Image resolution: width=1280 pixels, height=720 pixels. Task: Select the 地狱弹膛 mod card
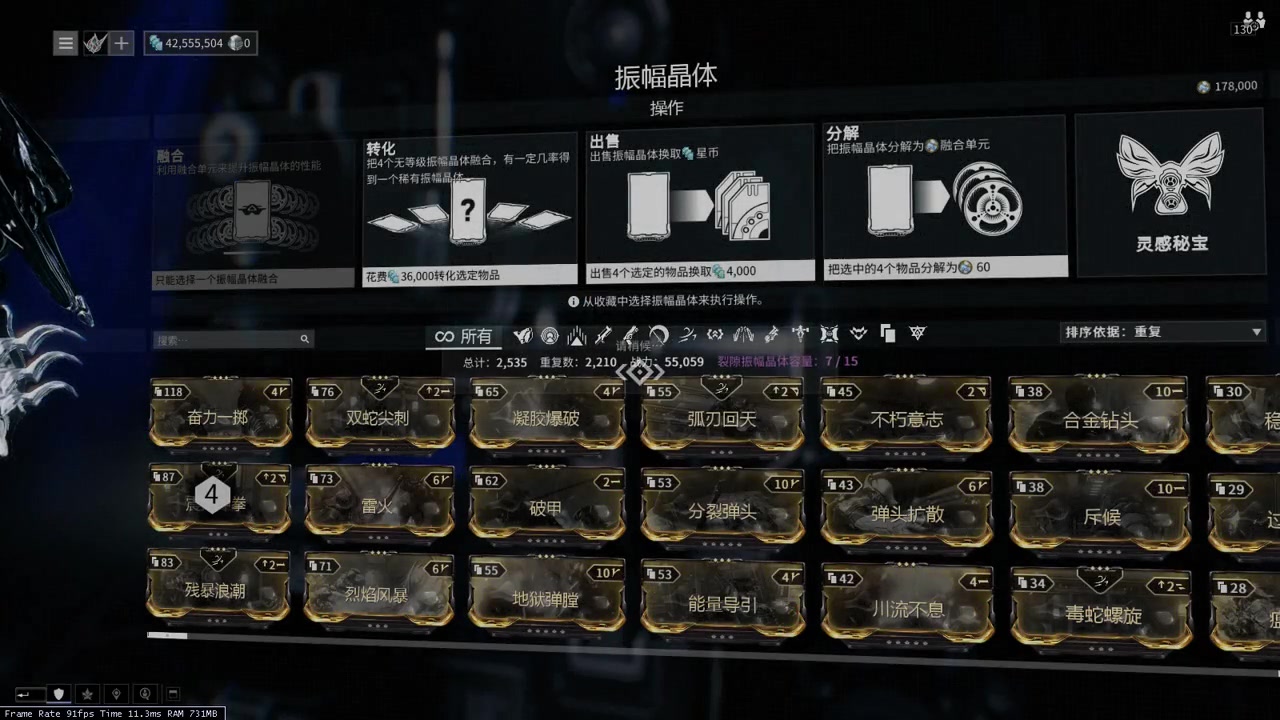[x=546, y=598]
